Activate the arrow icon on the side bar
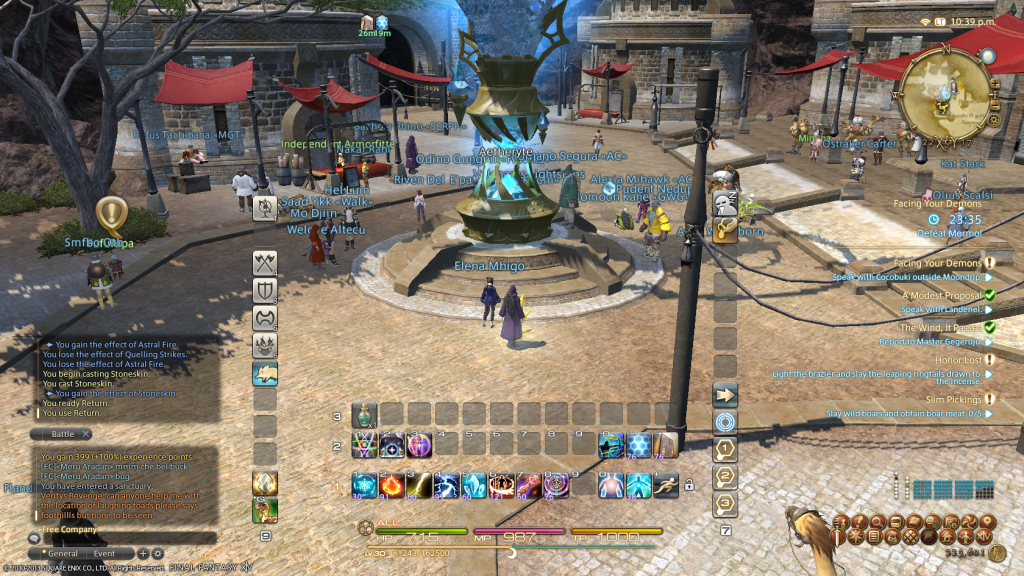 coord(725,394)
